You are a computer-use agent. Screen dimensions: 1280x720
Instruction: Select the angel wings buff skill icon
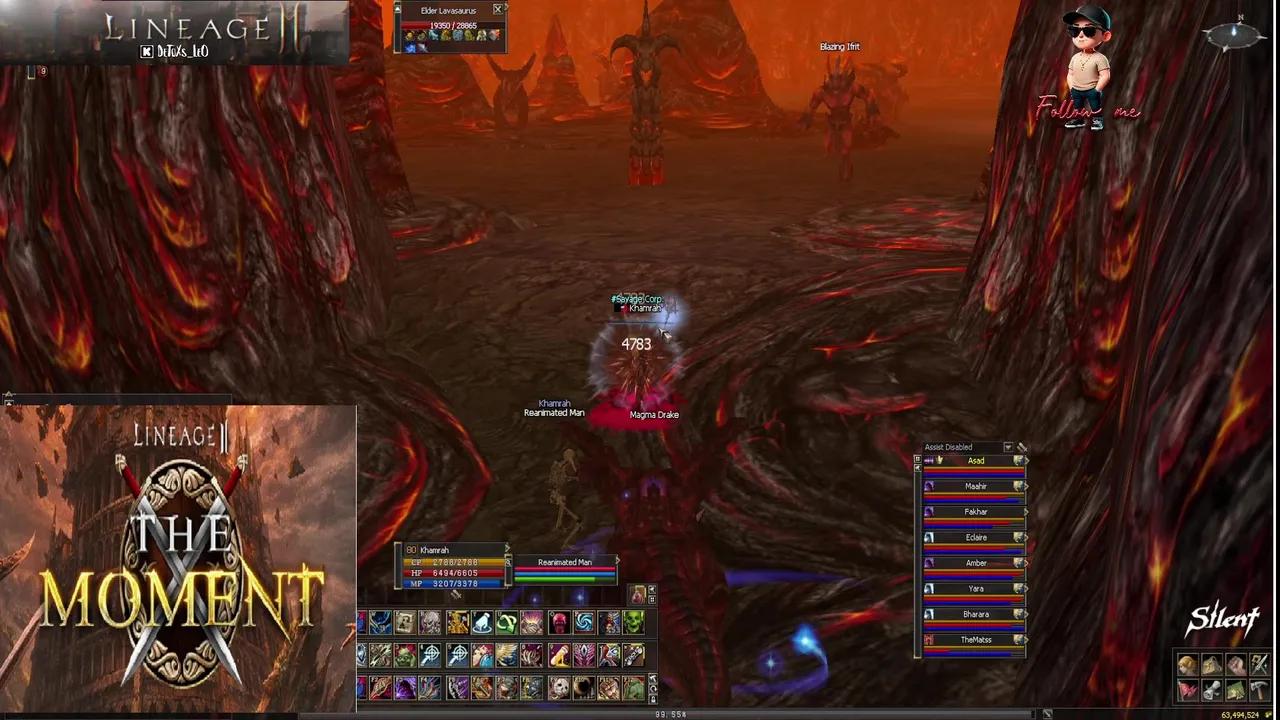click(505, 655)
